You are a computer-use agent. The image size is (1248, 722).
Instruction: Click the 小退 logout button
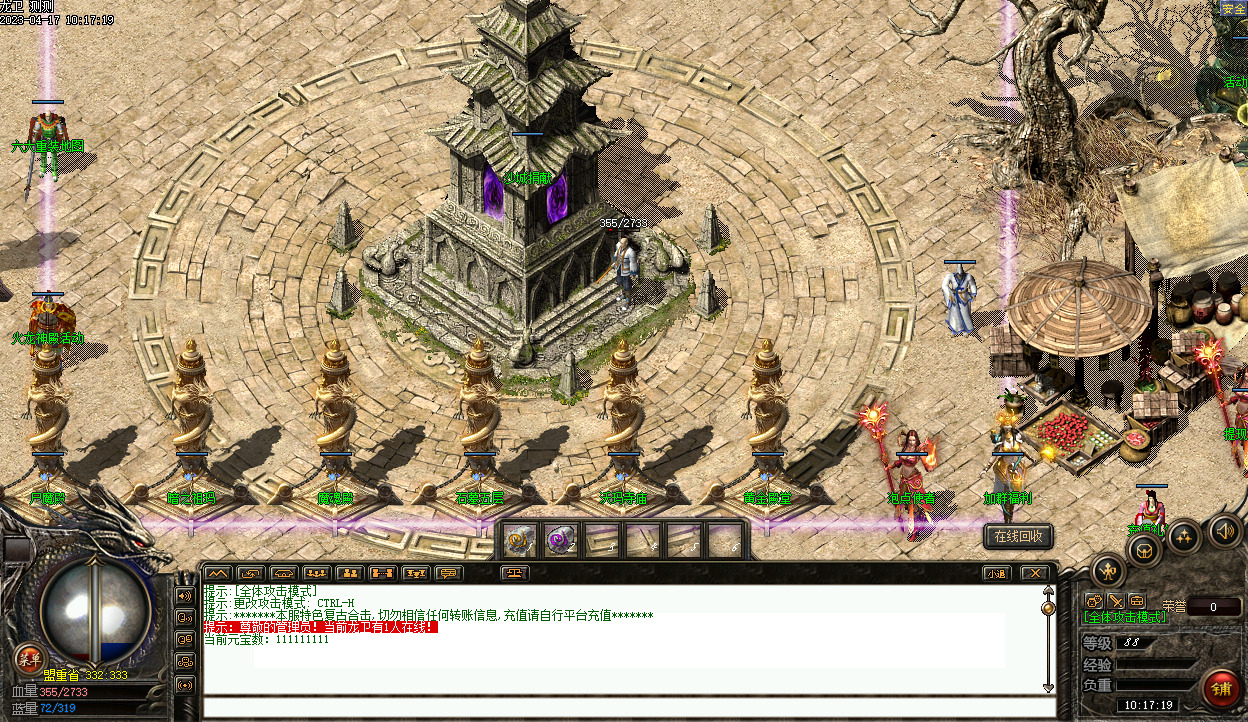pyautogui.click(x=995, y=573)
